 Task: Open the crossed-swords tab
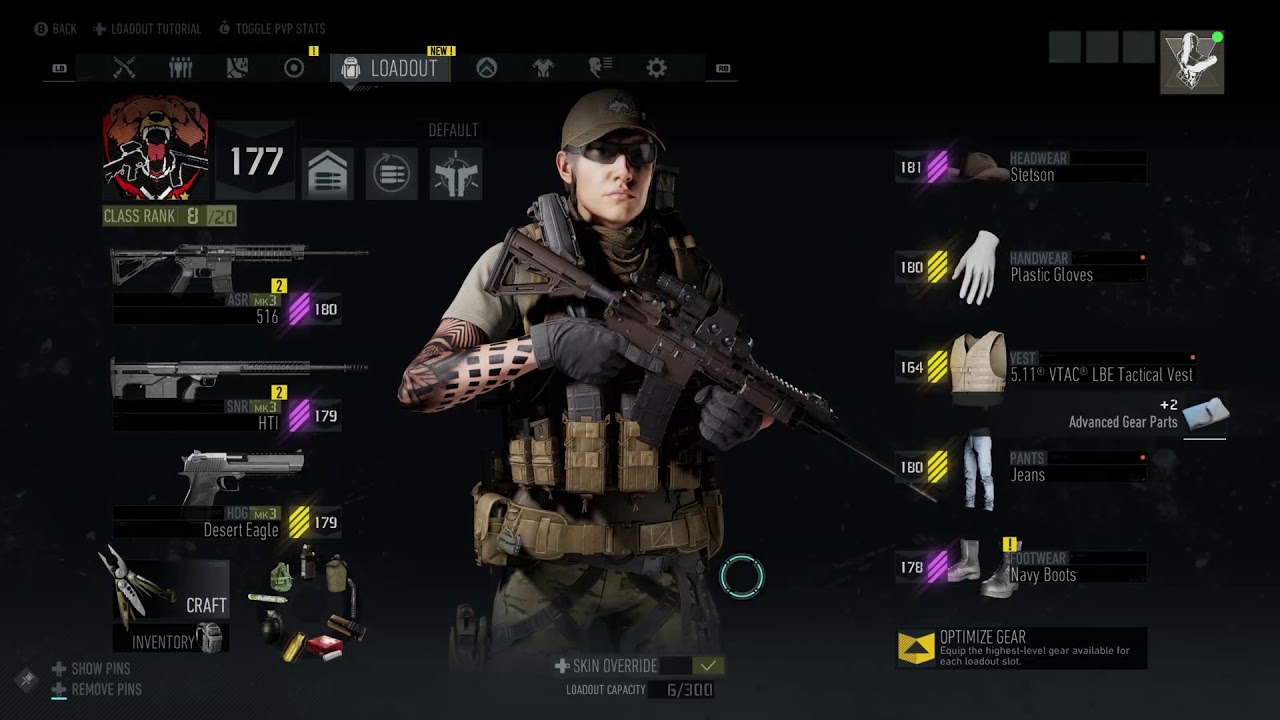pos(124,68)
